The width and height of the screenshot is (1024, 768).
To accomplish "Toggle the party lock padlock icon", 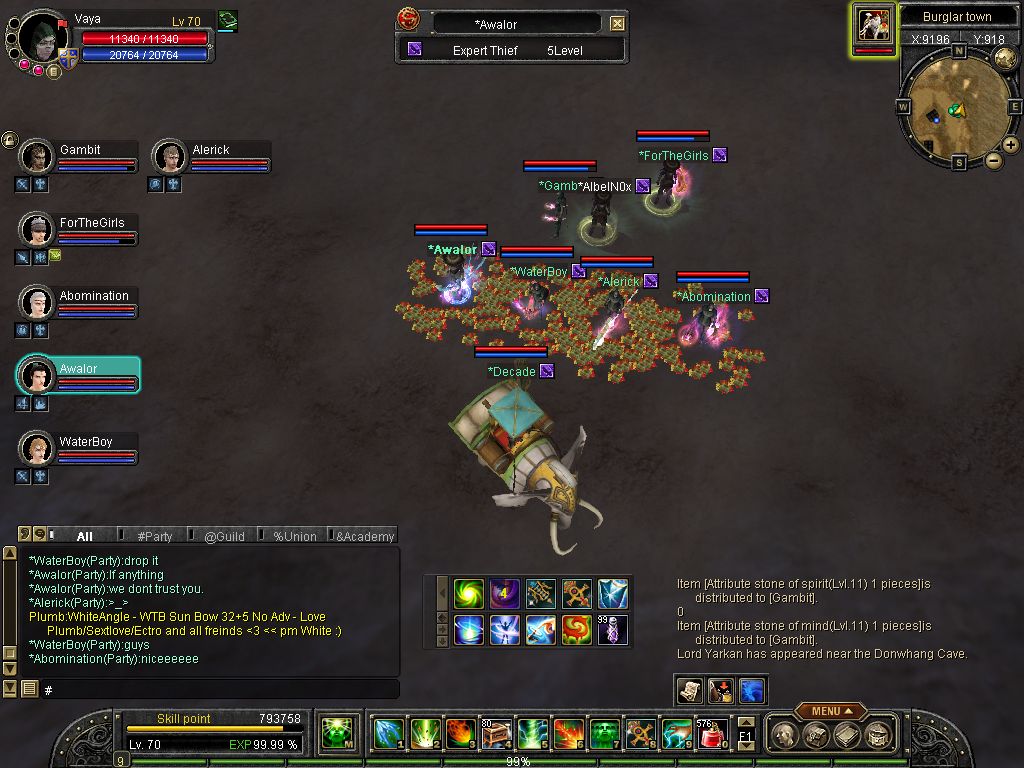I will 9,139.
